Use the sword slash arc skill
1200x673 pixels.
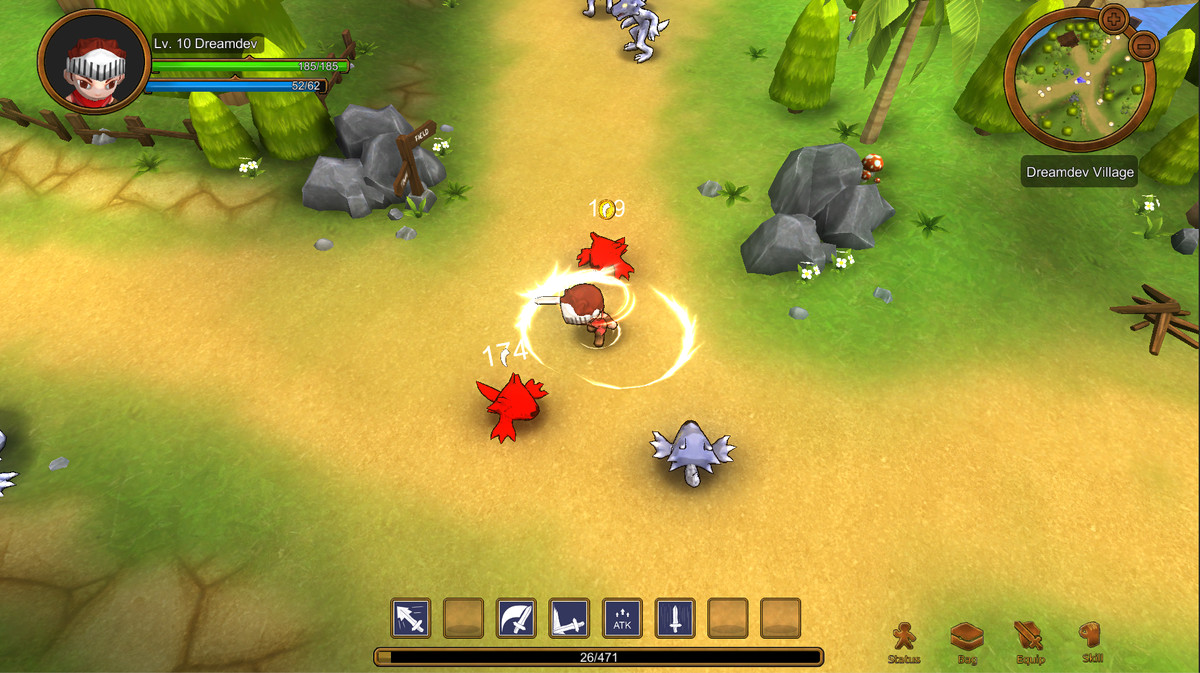[x=516, y=619]
